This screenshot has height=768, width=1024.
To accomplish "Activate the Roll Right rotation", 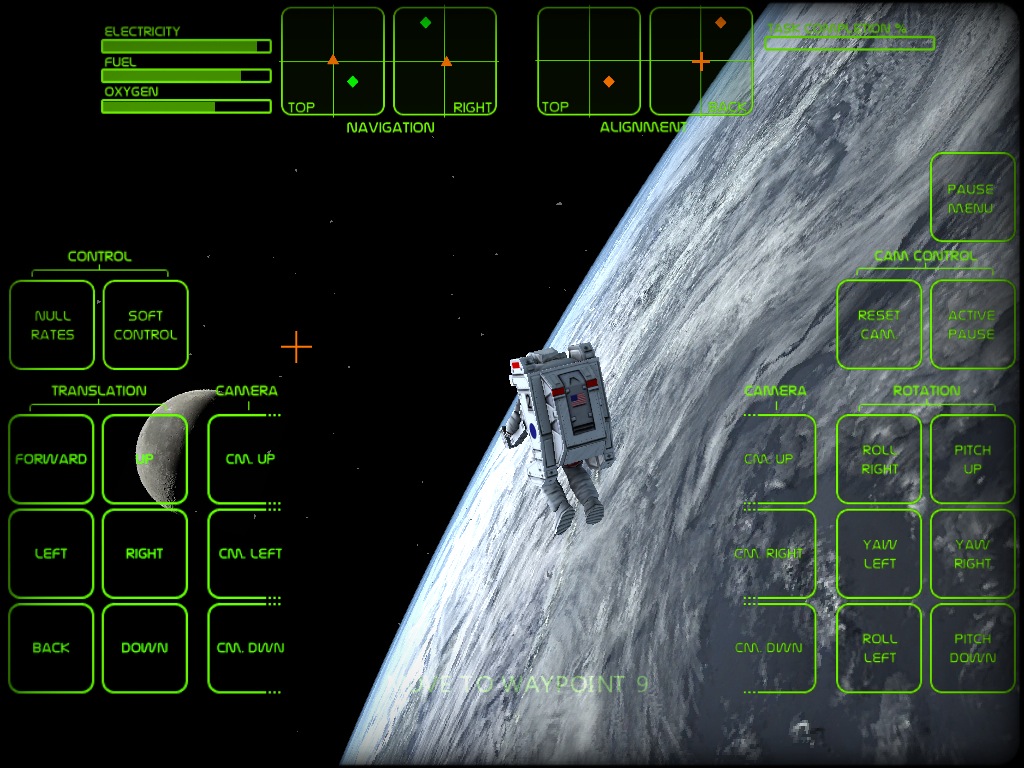I will click(x=879, y=459).
